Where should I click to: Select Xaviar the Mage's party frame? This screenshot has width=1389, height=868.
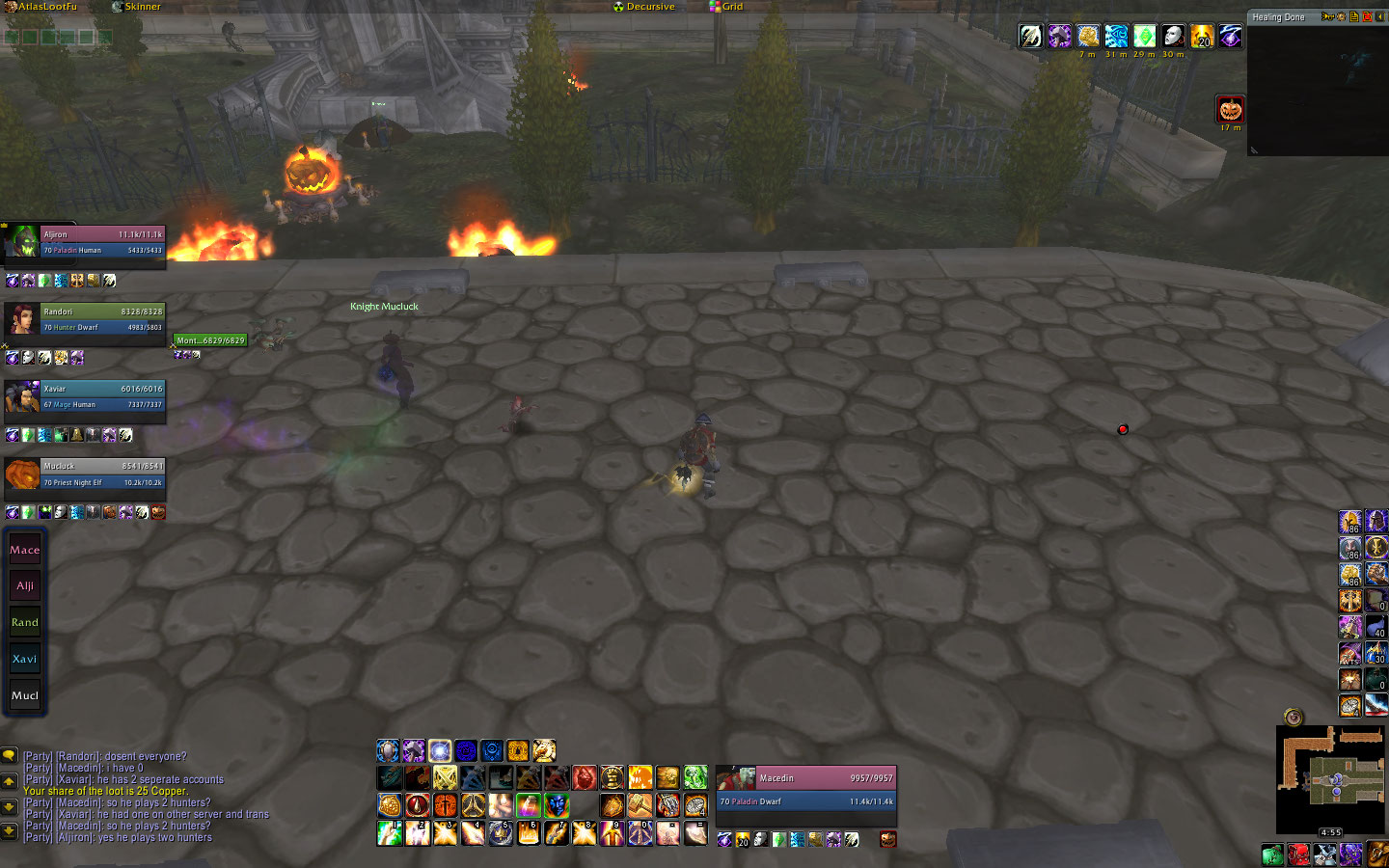click(101, 396)
